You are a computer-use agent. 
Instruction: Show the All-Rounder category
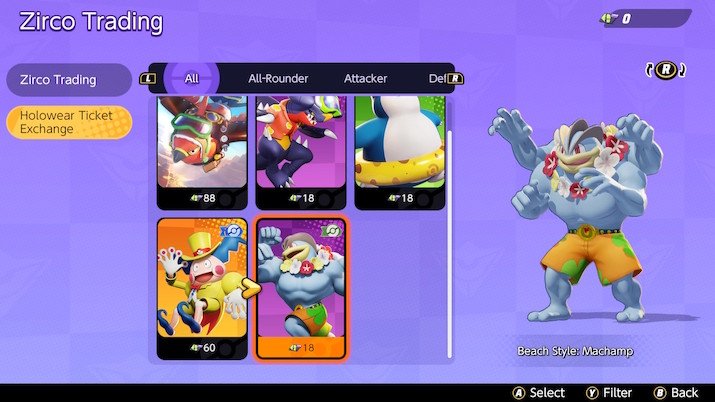point(278,78)
